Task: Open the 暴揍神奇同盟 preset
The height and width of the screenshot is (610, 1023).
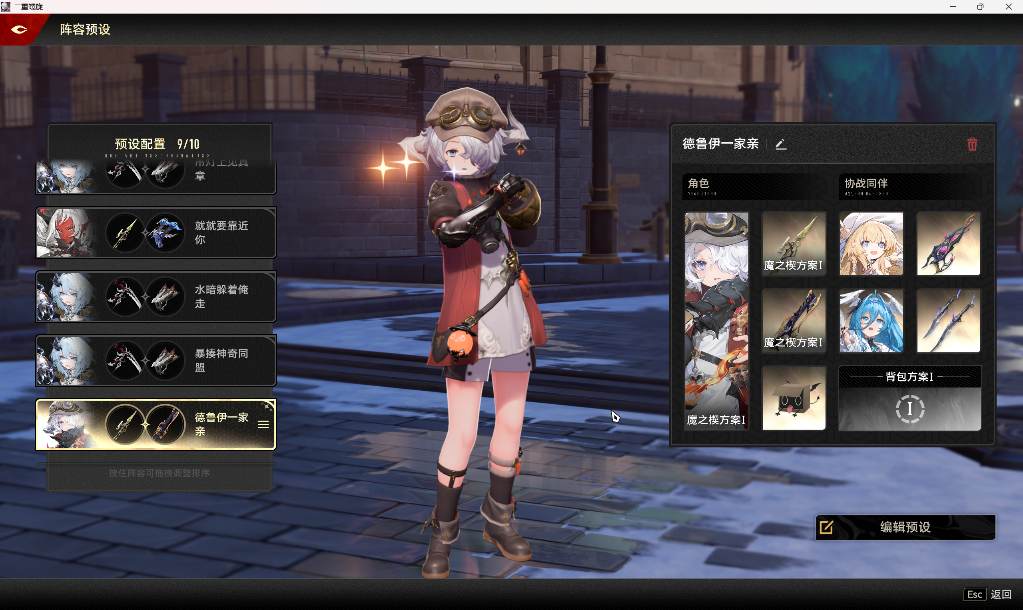Action: pos(155,361)
